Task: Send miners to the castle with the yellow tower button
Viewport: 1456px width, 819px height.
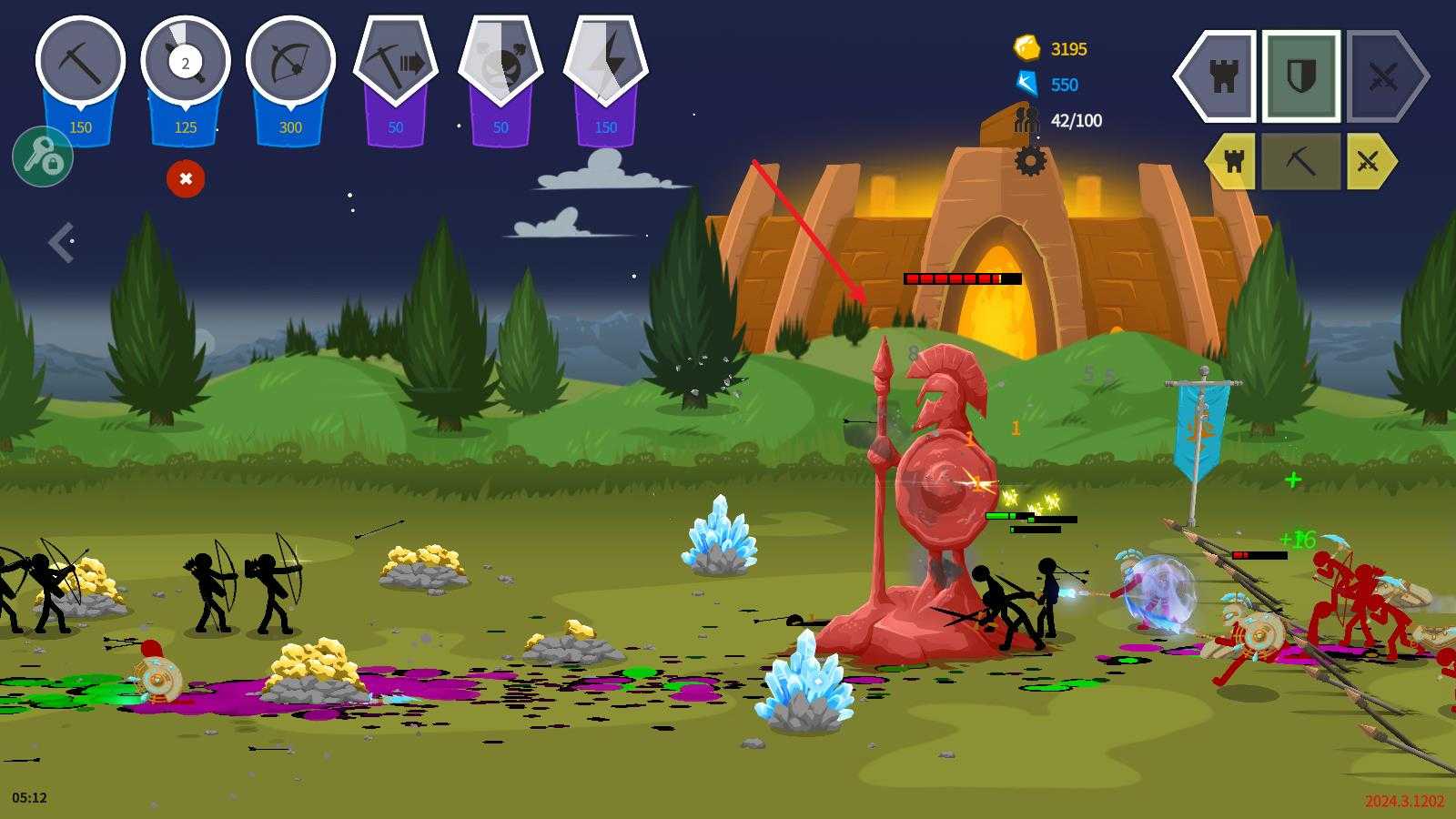Action: tap(1233, 162)
